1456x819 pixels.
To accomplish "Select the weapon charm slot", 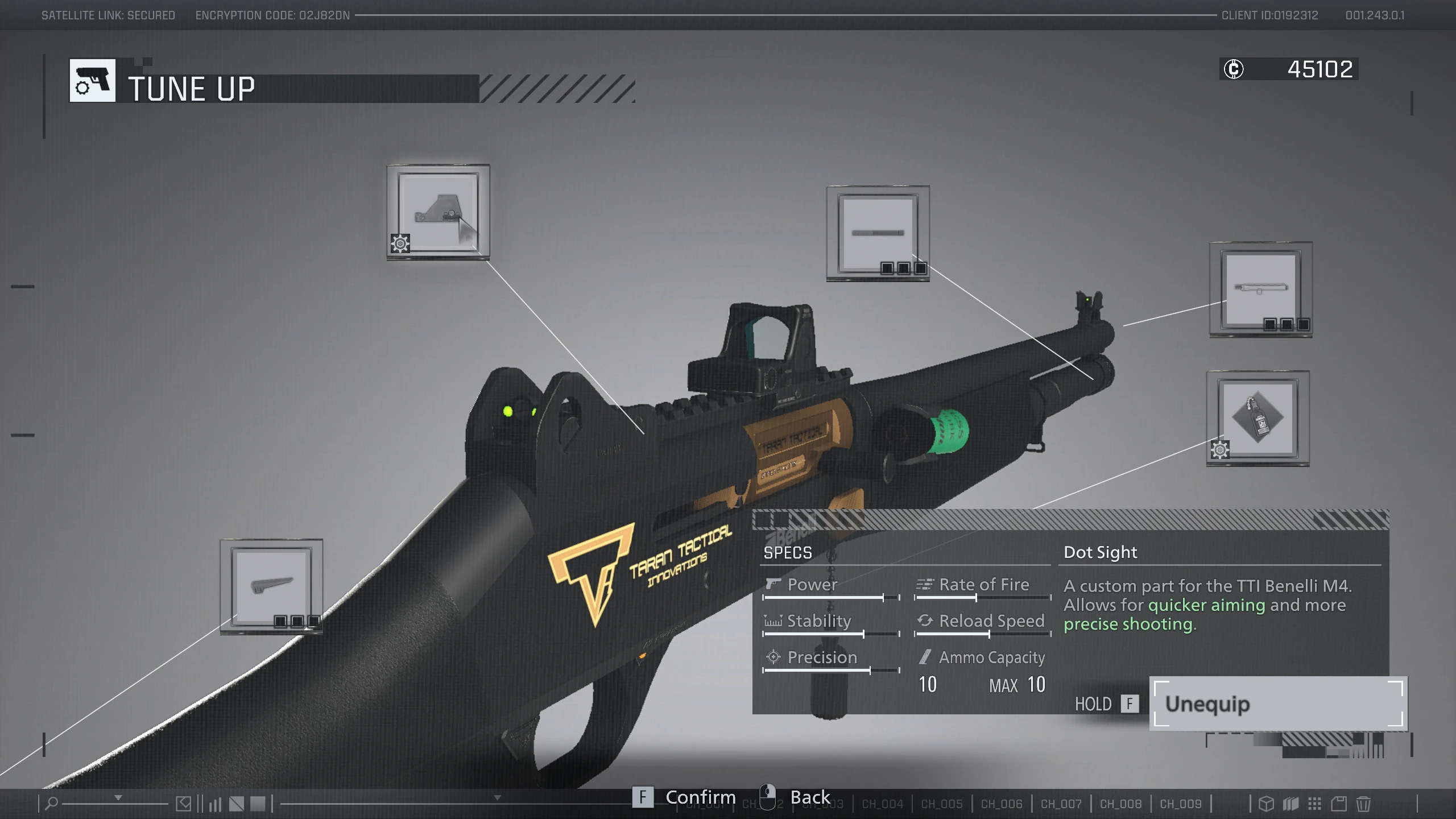I will pos(1258,418).
